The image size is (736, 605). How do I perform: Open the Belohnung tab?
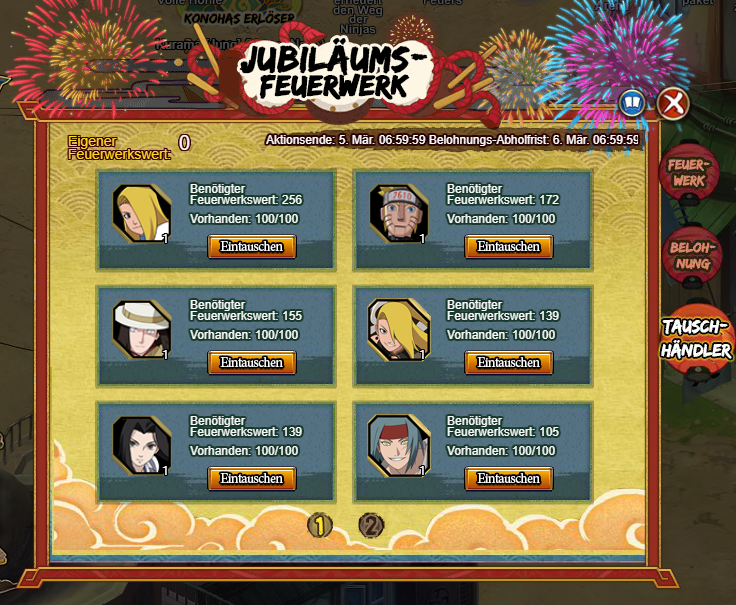[690, 254]
